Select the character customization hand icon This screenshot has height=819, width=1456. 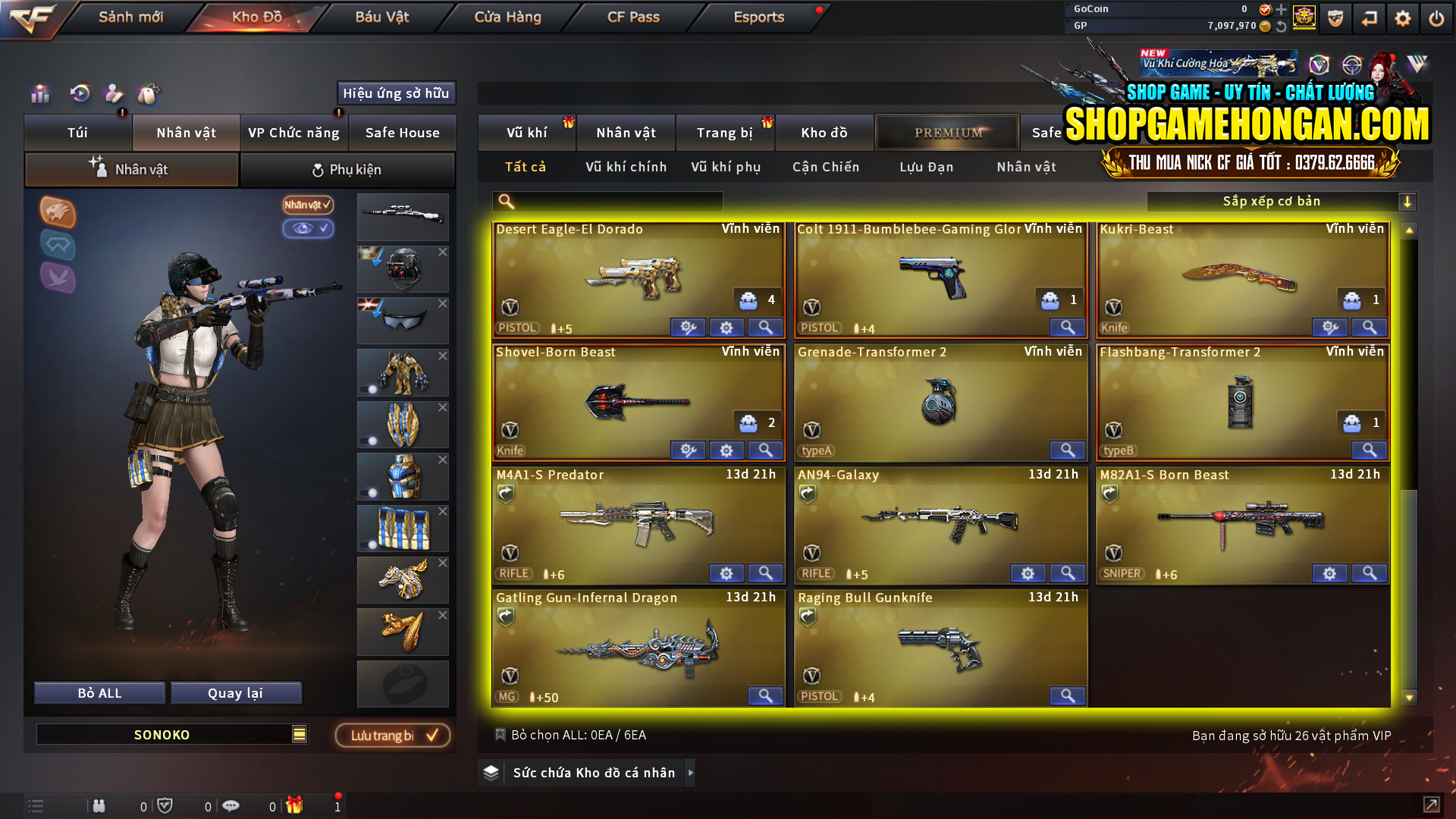(114, 95)
